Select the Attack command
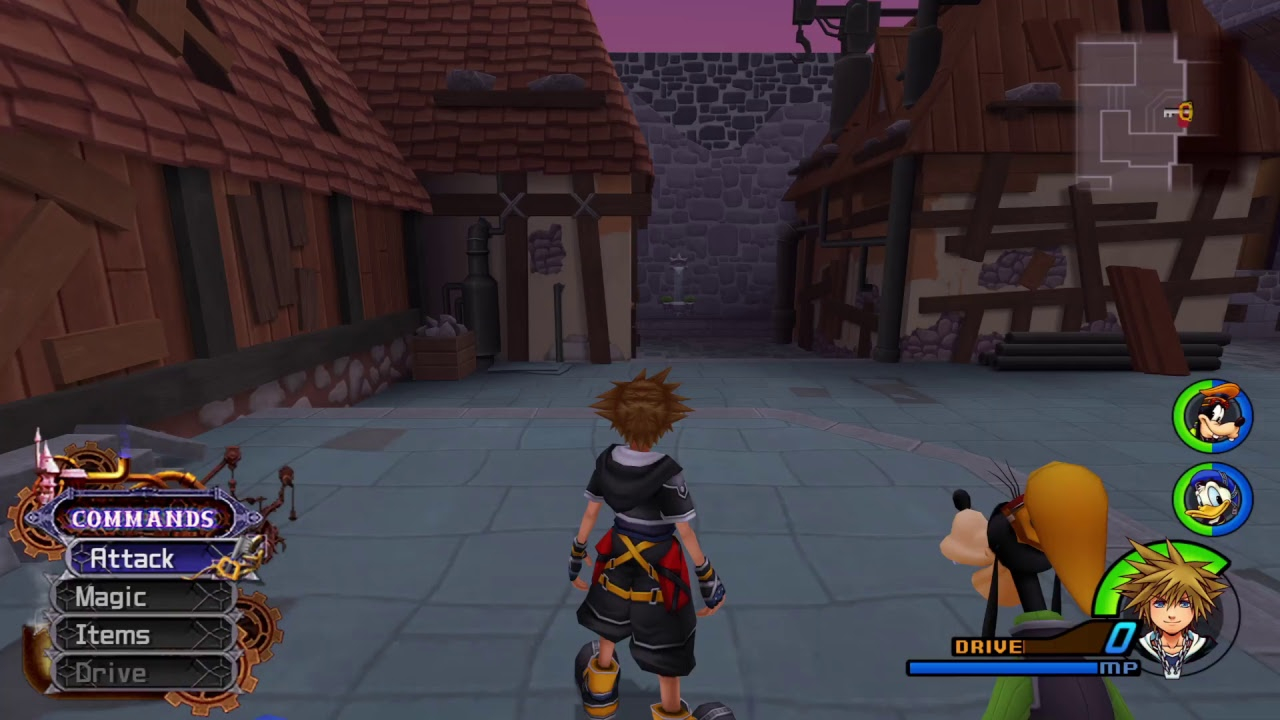This screenshot has height=720, width=1280. (150, 559)
